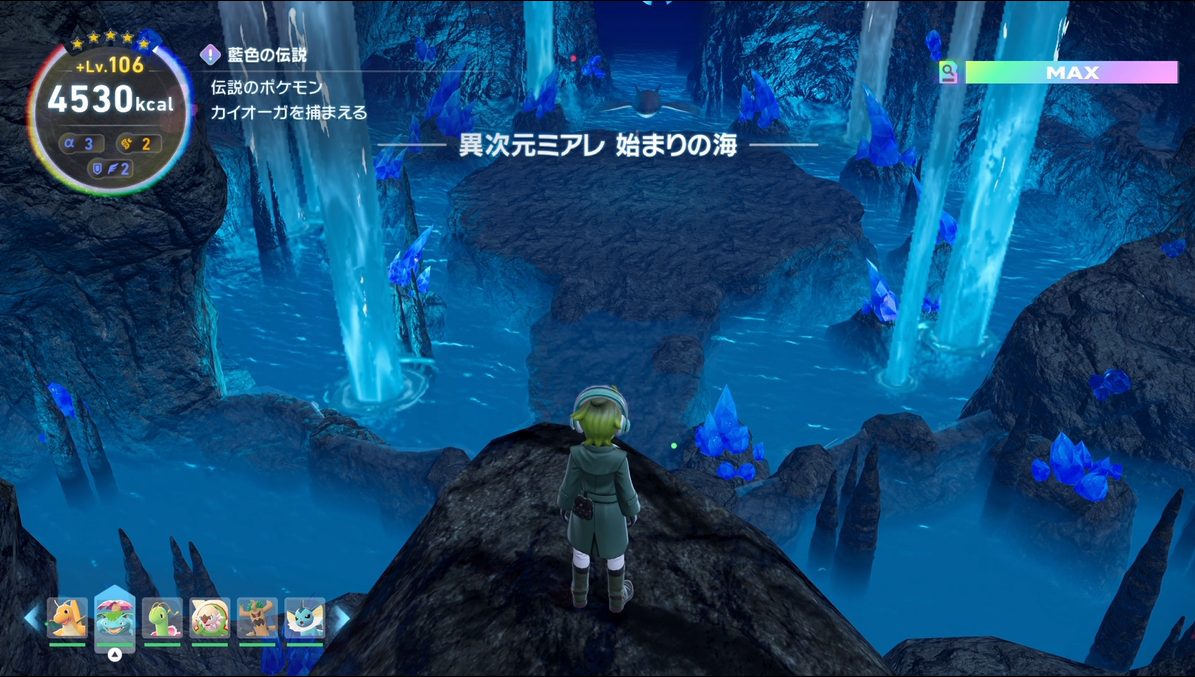
Task: Click the party bar's left arrow
Action: click(33, 618)
